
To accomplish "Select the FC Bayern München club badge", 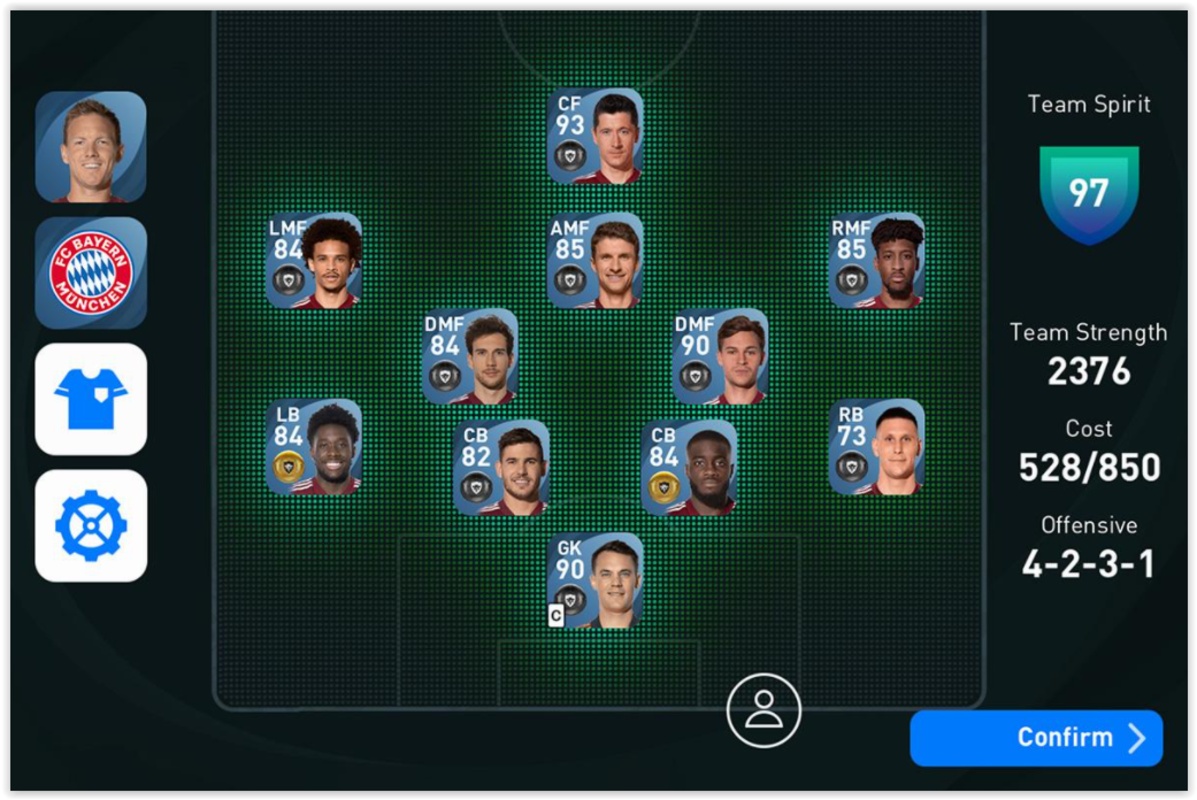I will [91, 273].
